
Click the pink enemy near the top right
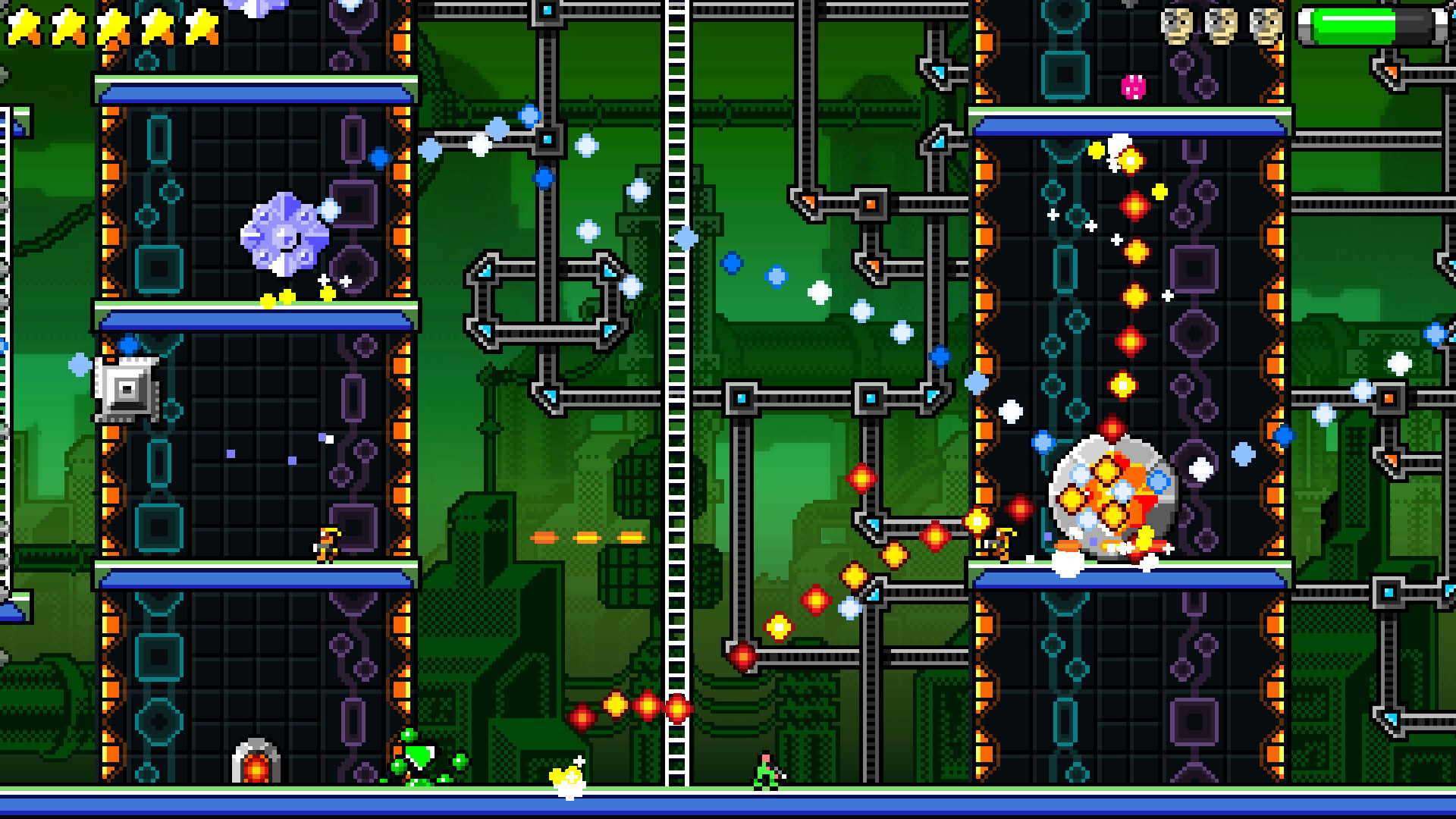point(1131,86)
